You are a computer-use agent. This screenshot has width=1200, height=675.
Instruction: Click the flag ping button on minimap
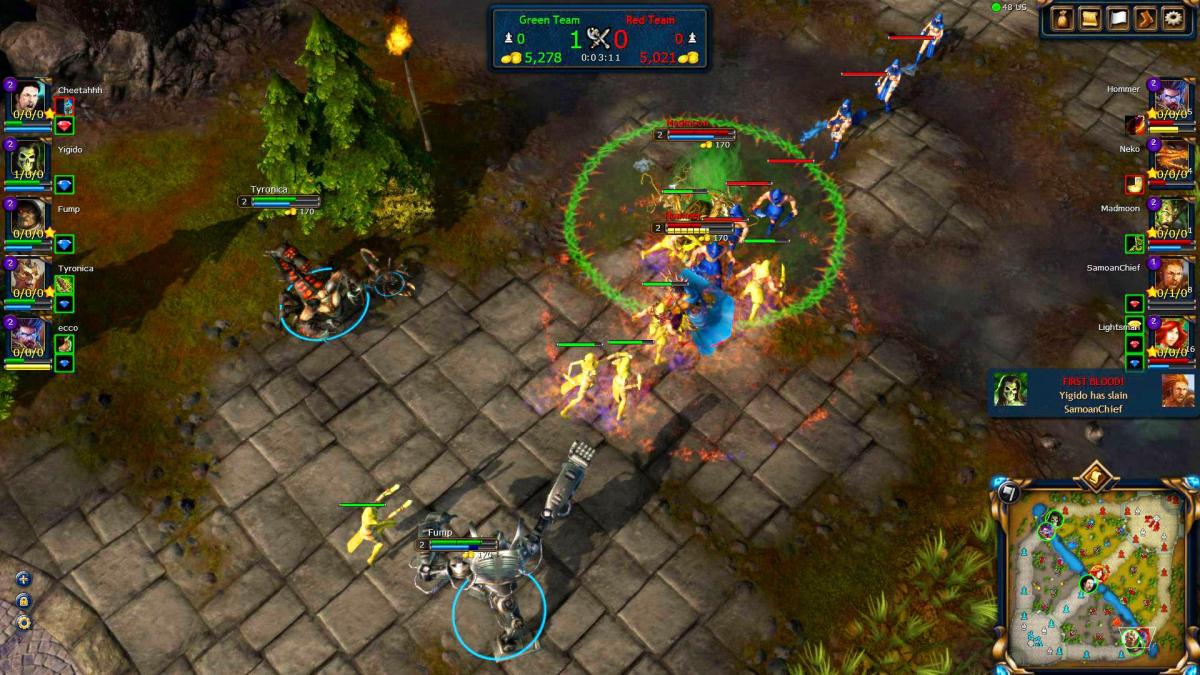point(1007,492)
